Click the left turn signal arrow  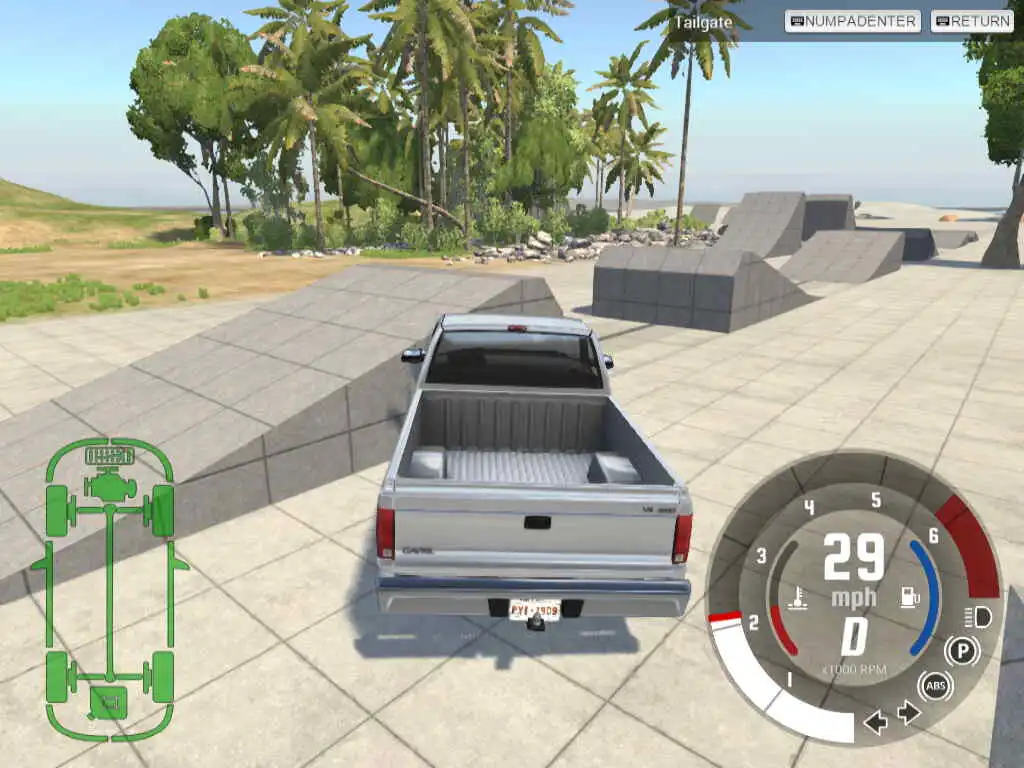(876, 721)
